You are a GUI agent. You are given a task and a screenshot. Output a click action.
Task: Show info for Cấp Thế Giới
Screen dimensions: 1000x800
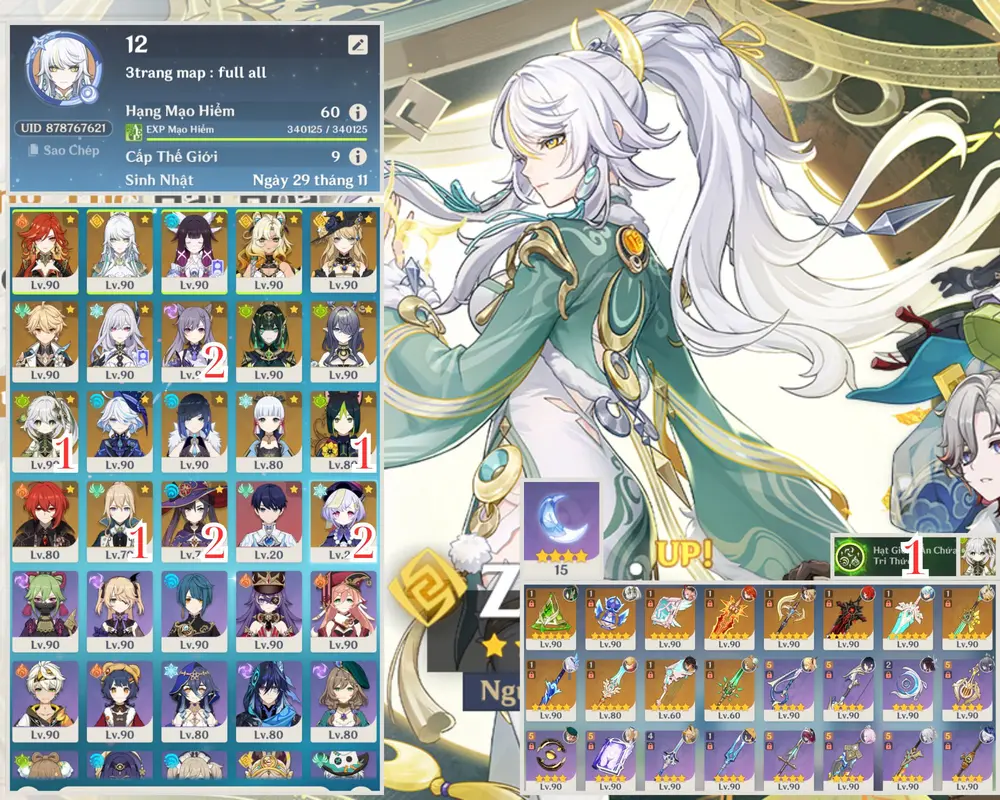tap(357, 156)
